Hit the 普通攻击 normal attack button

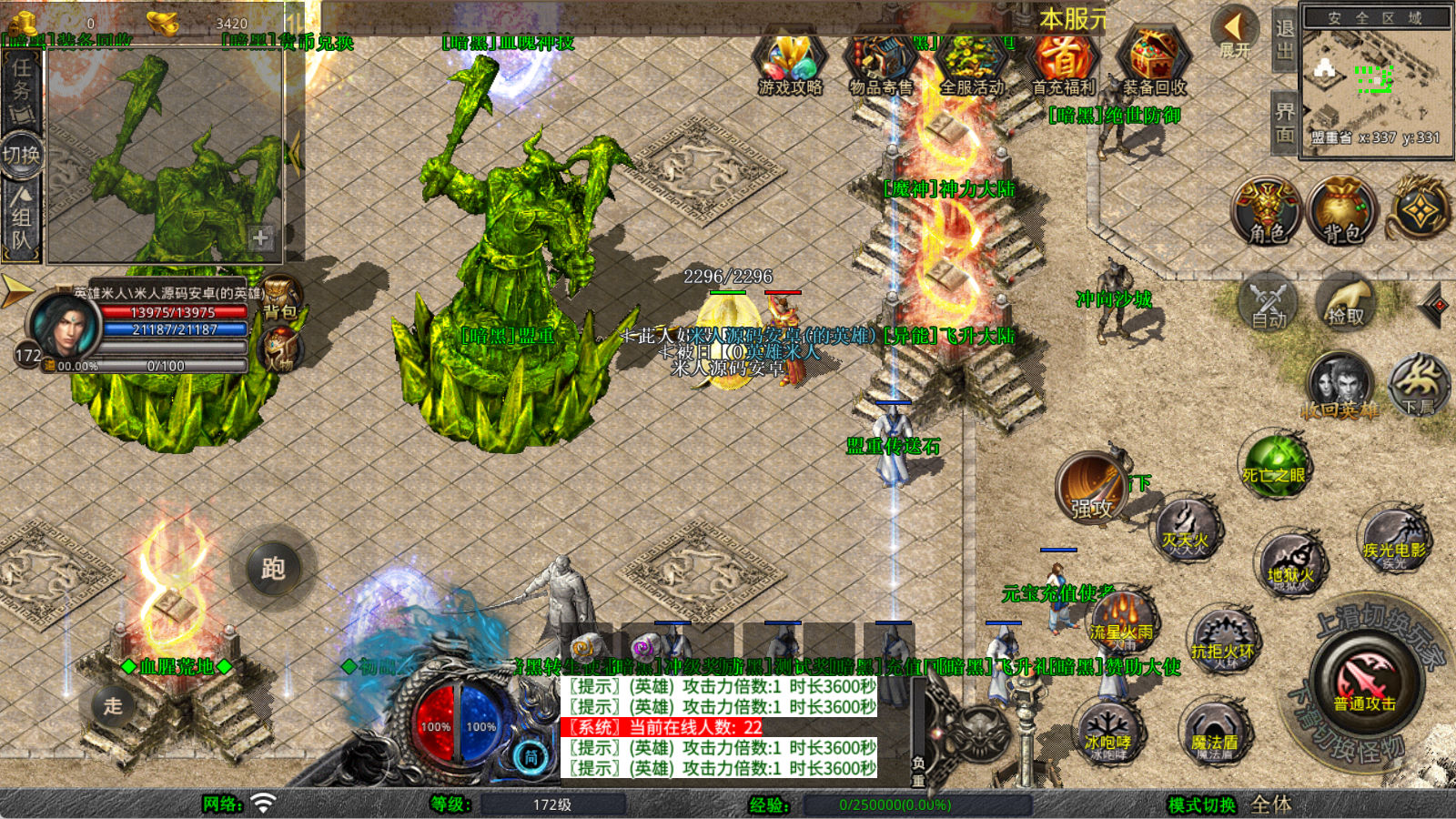1364,684
